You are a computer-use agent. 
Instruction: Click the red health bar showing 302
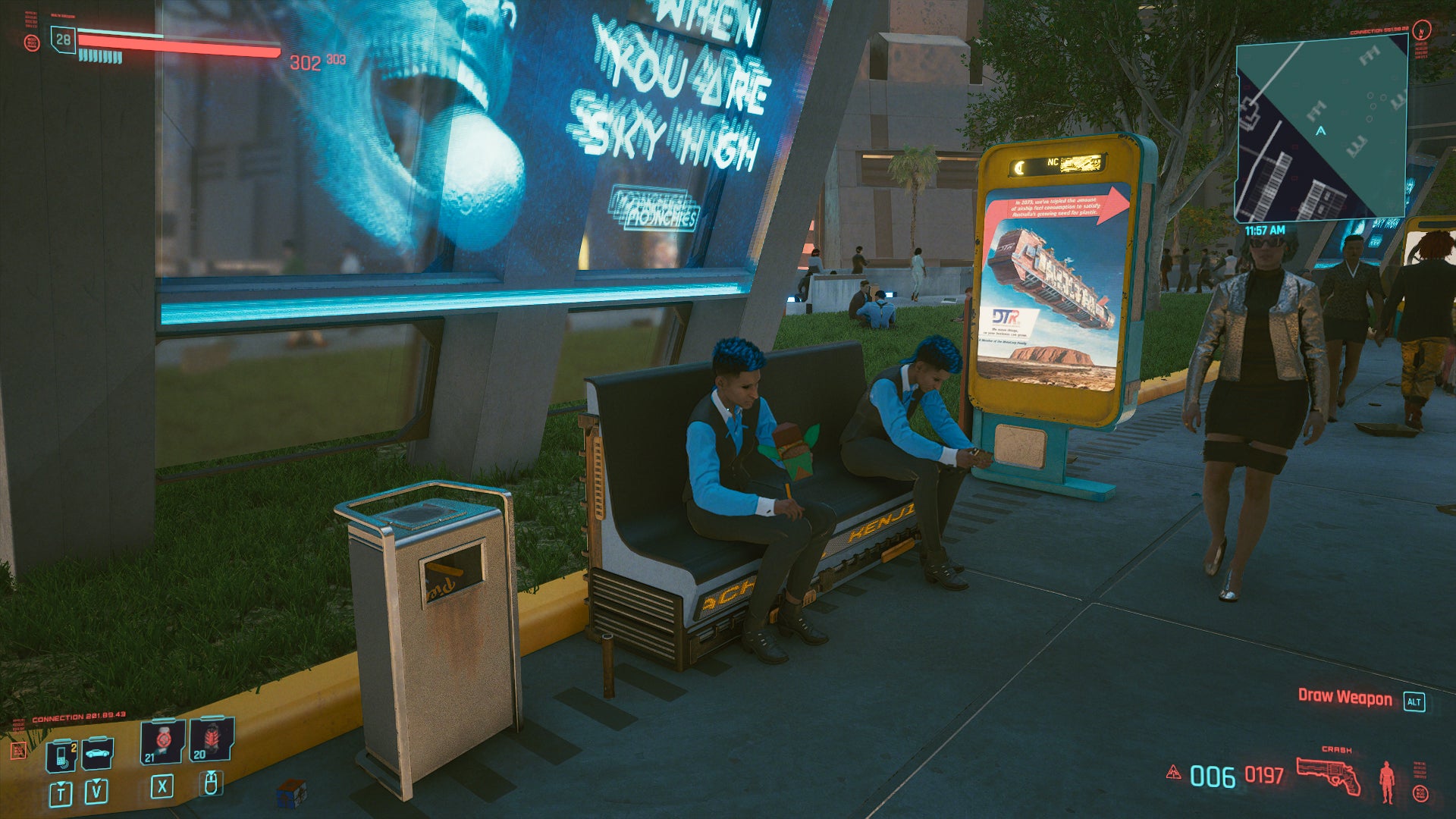pyautogui.click(x=182, y=42)
